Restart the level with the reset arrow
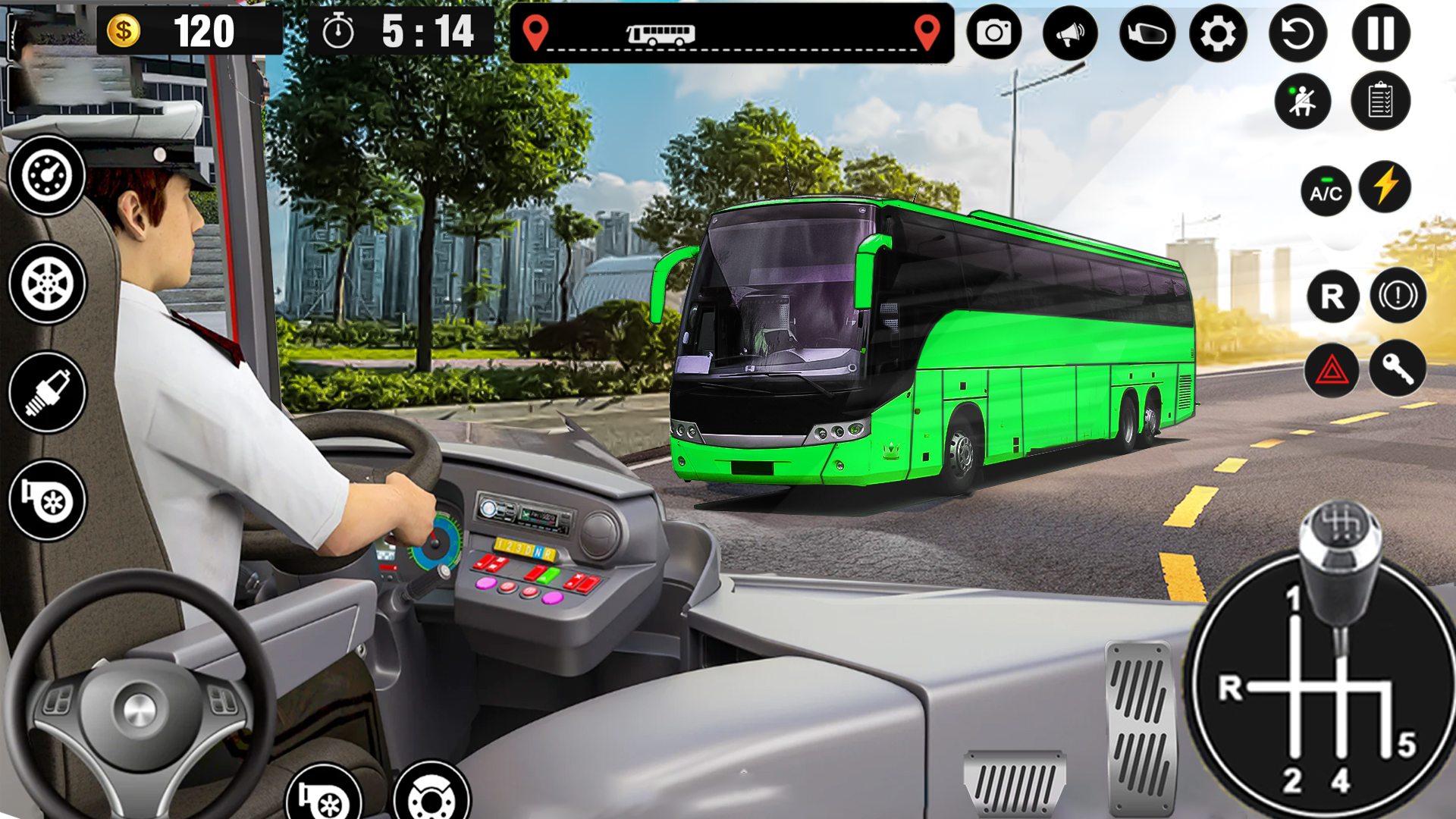Viewport: 1456px width, 819px height. click(1298, 33)
